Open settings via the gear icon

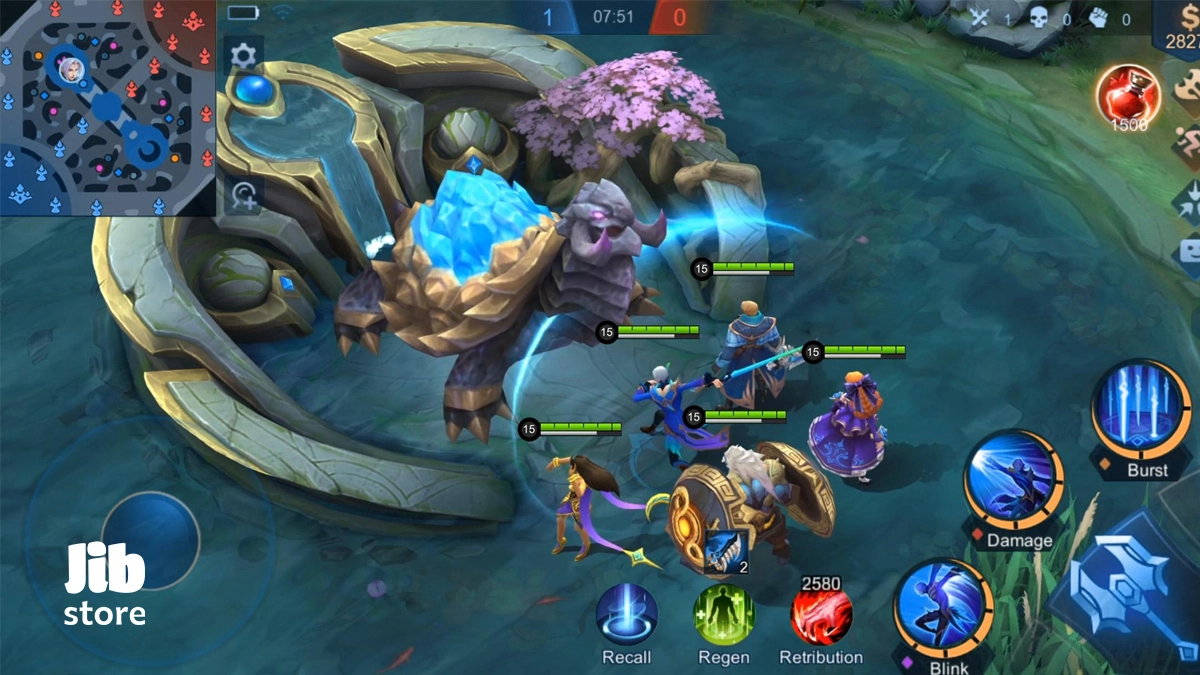click(243, 55)
